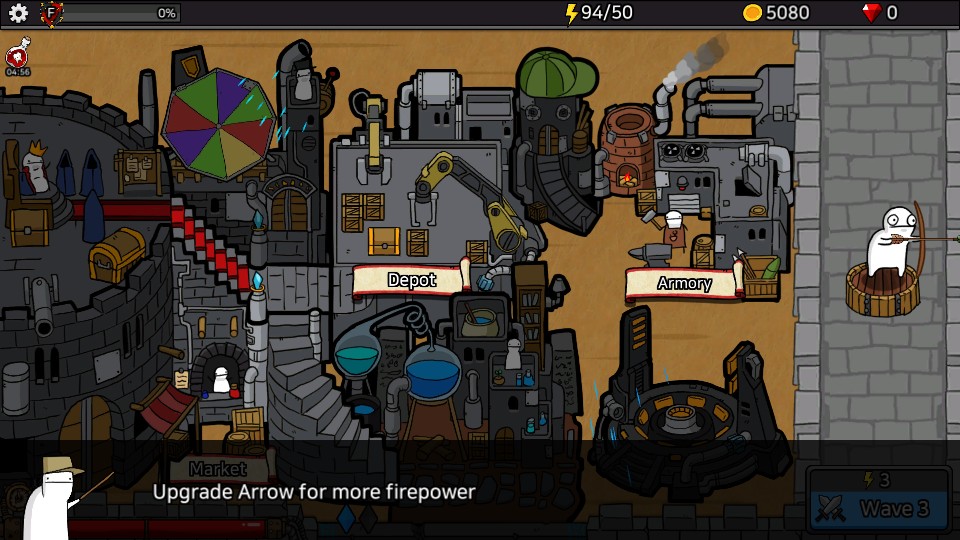The width and height of the screenshot is (960, 540).
Task: Tap the lightning energy icon
Action: 571,13
